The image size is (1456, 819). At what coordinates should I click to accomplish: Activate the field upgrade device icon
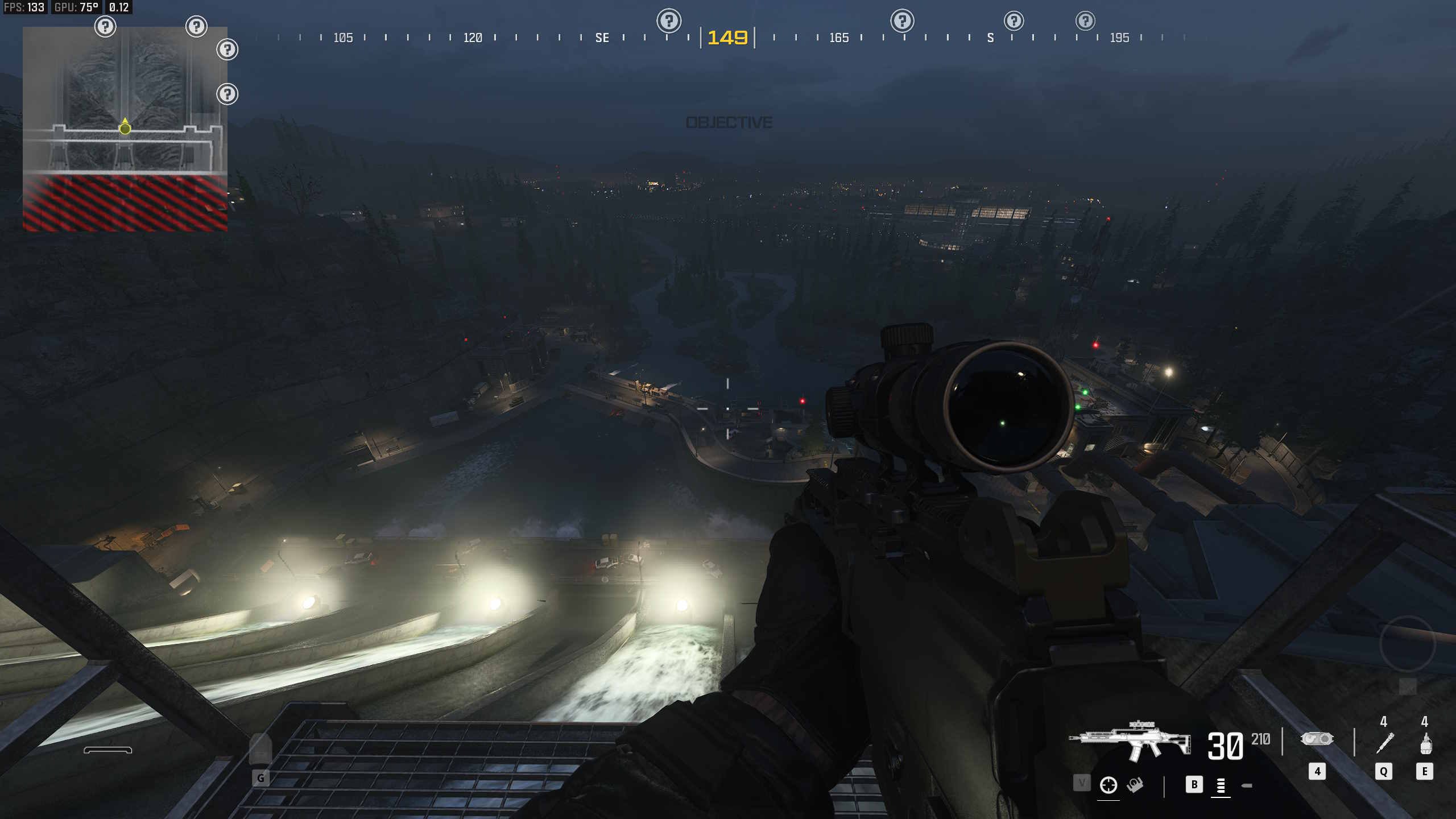pyautogui.click(x=1317, y=739)
